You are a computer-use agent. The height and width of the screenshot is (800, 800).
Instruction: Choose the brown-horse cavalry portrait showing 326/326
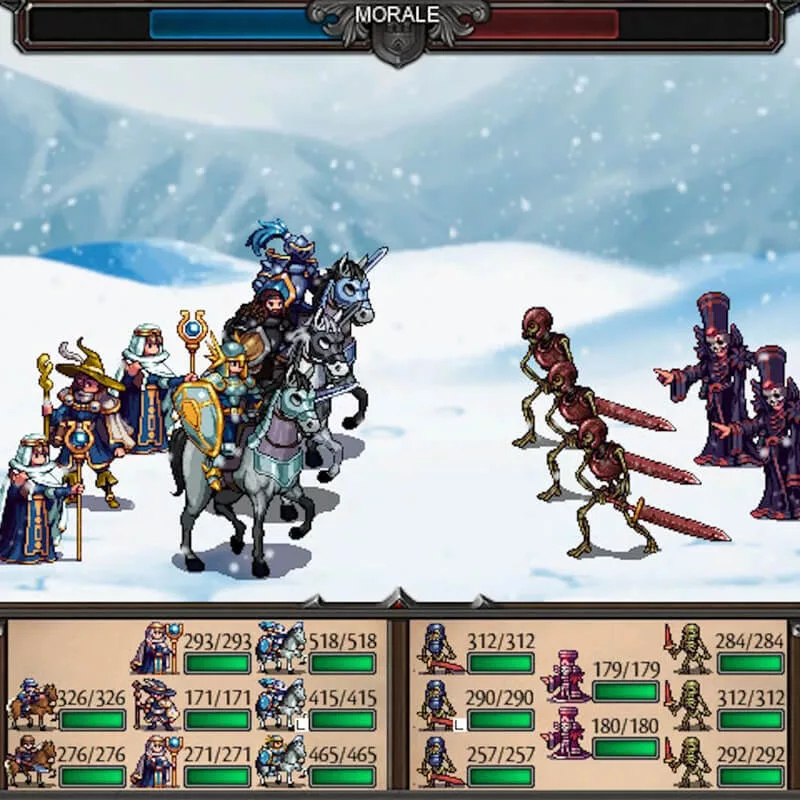pos(33,704)
